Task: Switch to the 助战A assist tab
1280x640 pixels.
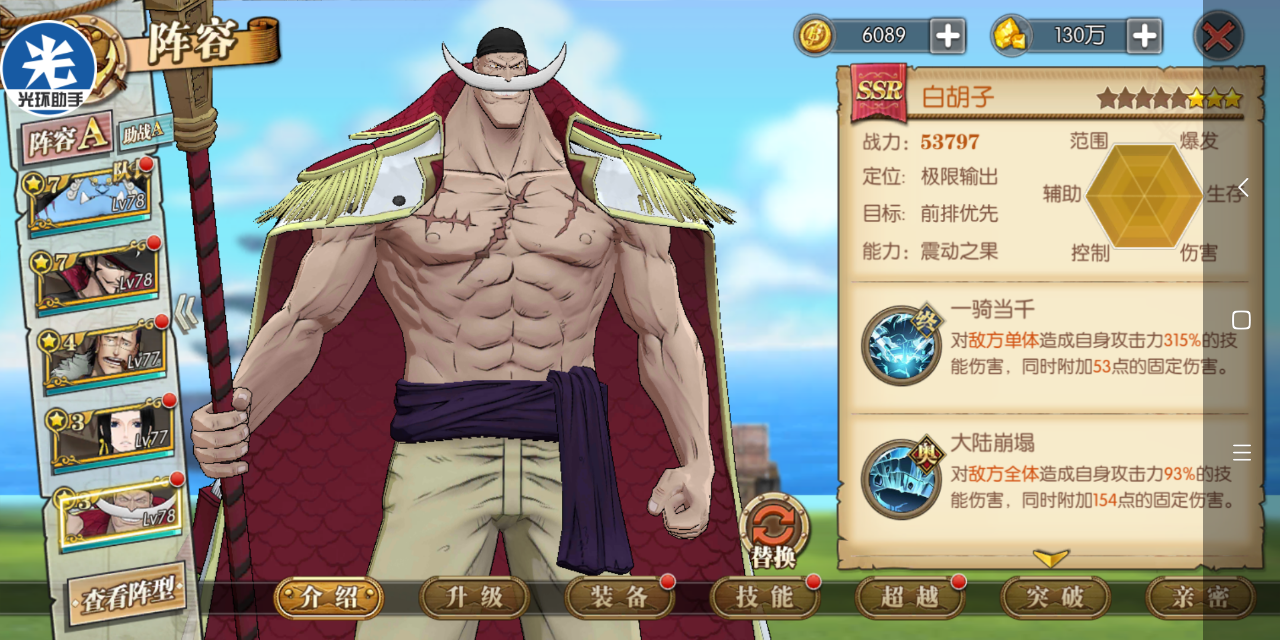Action: click(x=146, y=131)
